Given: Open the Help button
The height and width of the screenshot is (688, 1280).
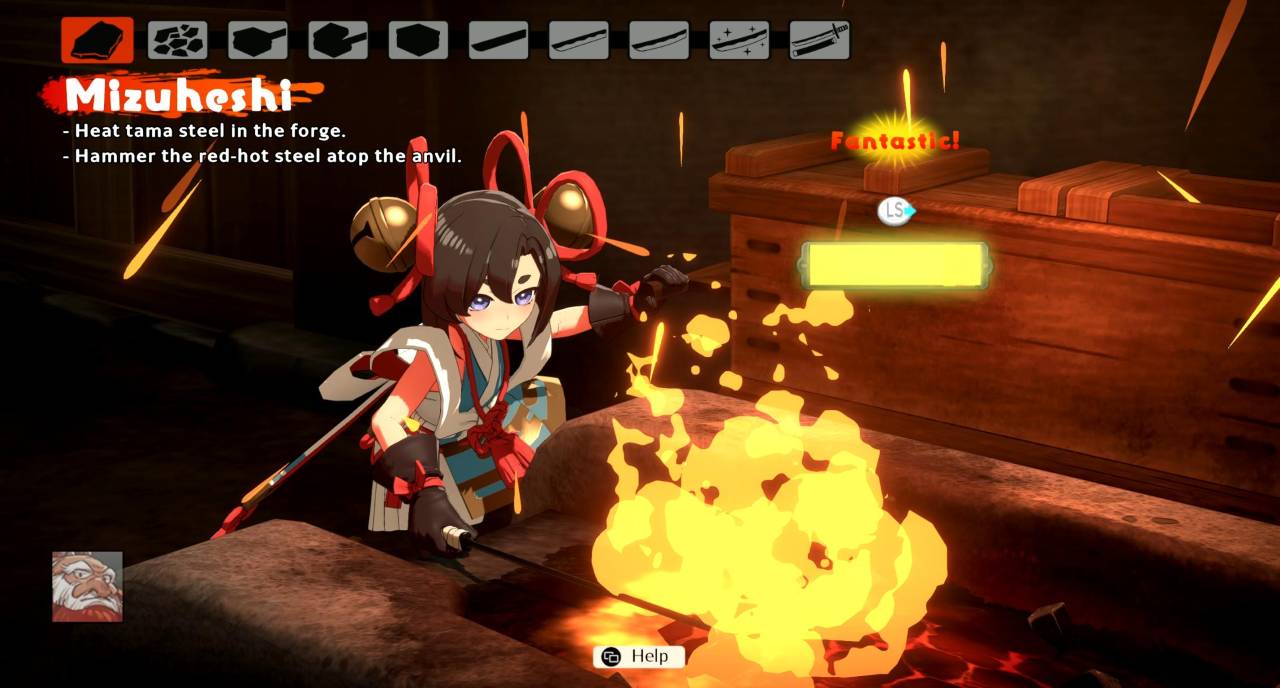Looking at the screenshot, I should click(639, 657).
